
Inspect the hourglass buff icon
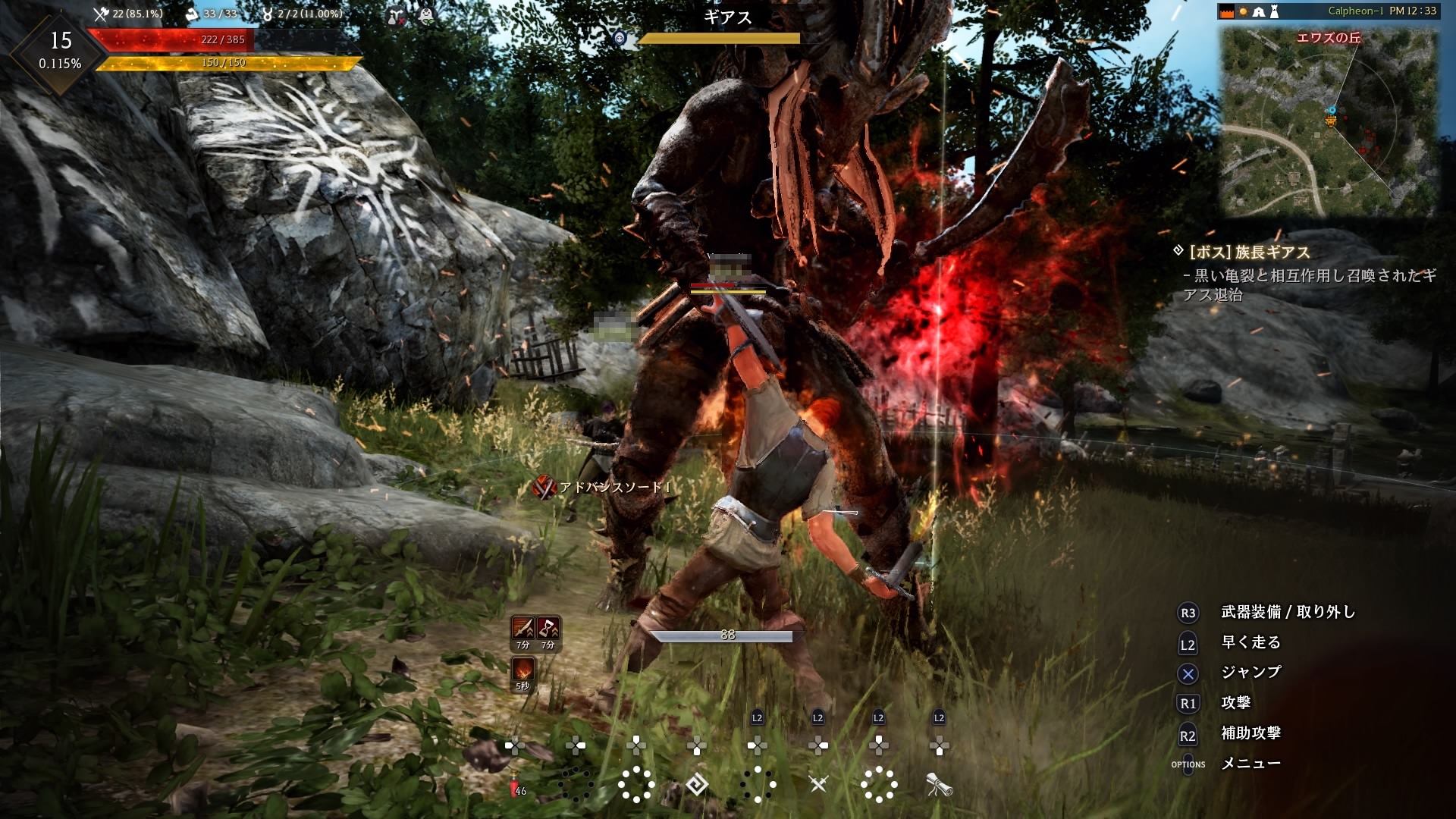548,628
